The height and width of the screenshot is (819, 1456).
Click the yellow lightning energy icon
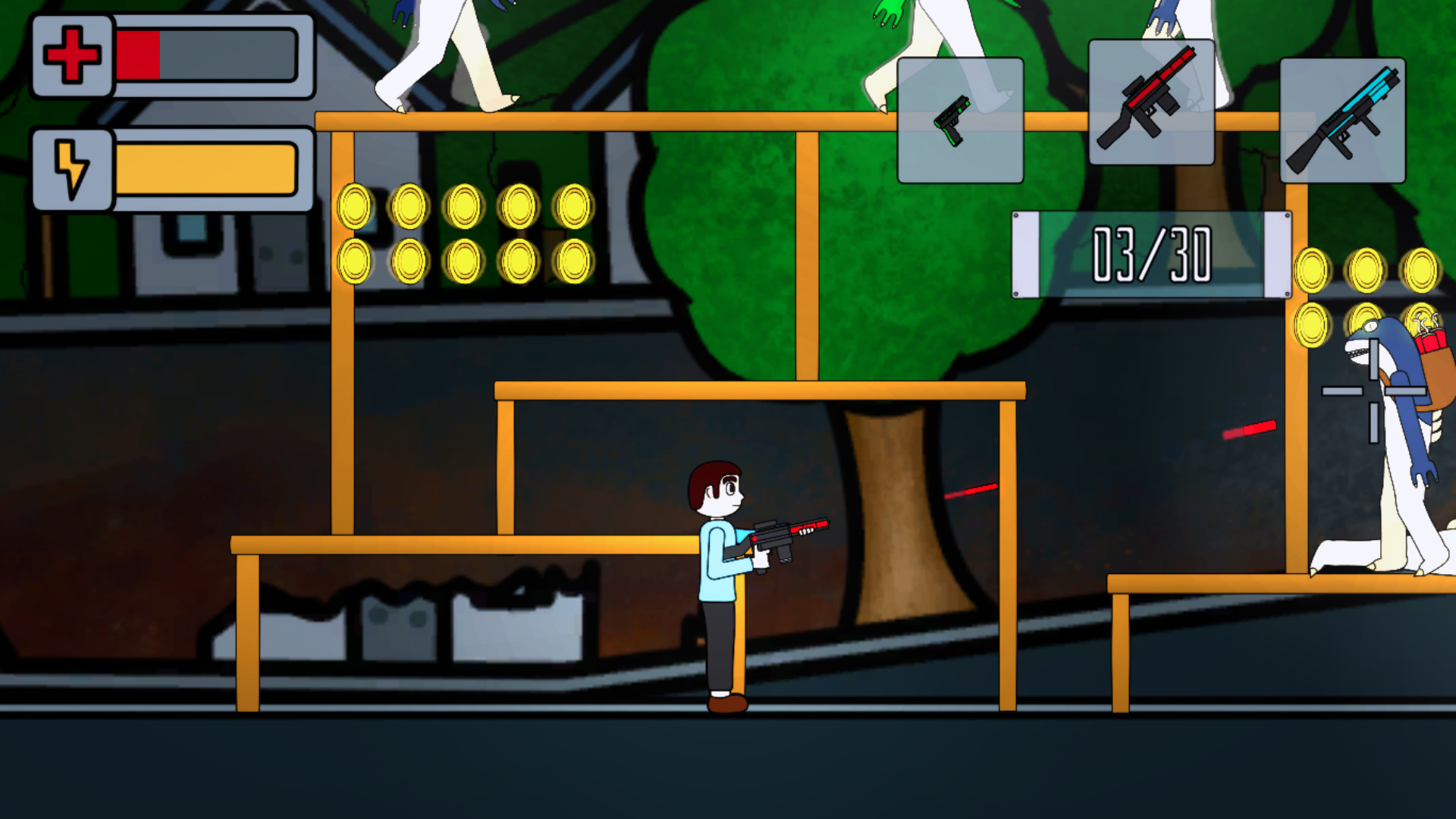[x=71, y=168]
